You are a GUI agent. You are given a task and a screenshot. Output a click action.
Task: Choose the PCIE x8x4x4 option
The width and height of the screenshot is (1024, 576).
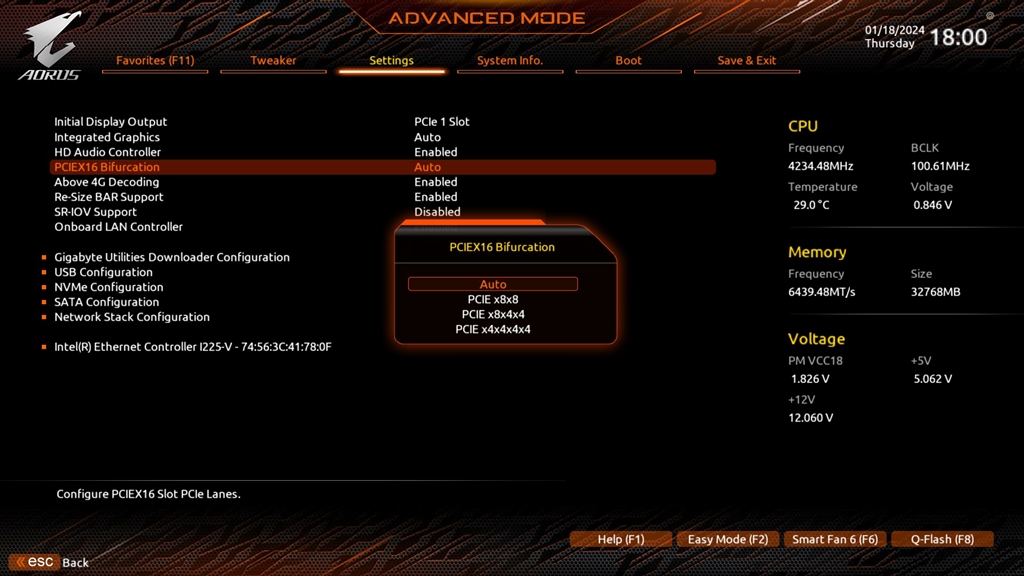point(493,315)
